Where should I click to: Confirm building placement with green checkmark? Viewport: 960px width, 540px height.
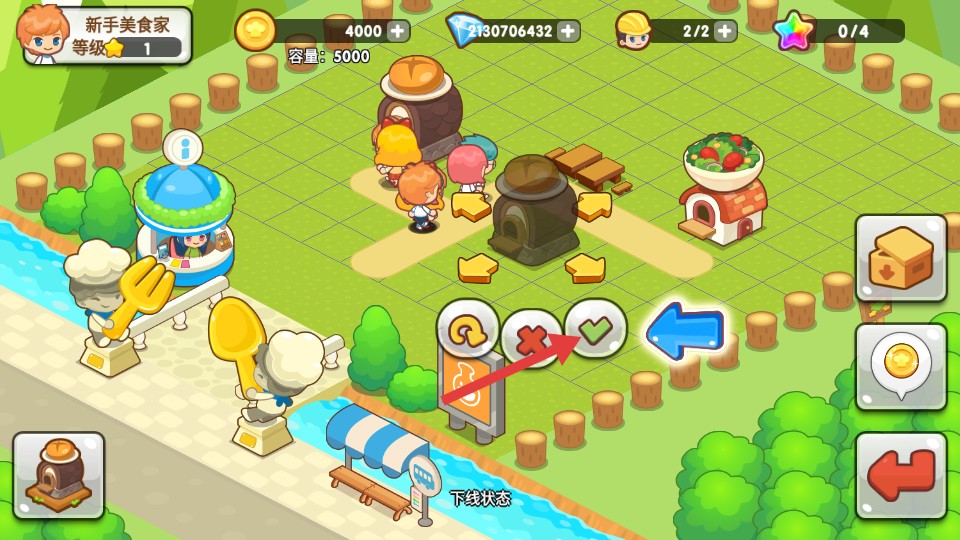pos(596,329)
